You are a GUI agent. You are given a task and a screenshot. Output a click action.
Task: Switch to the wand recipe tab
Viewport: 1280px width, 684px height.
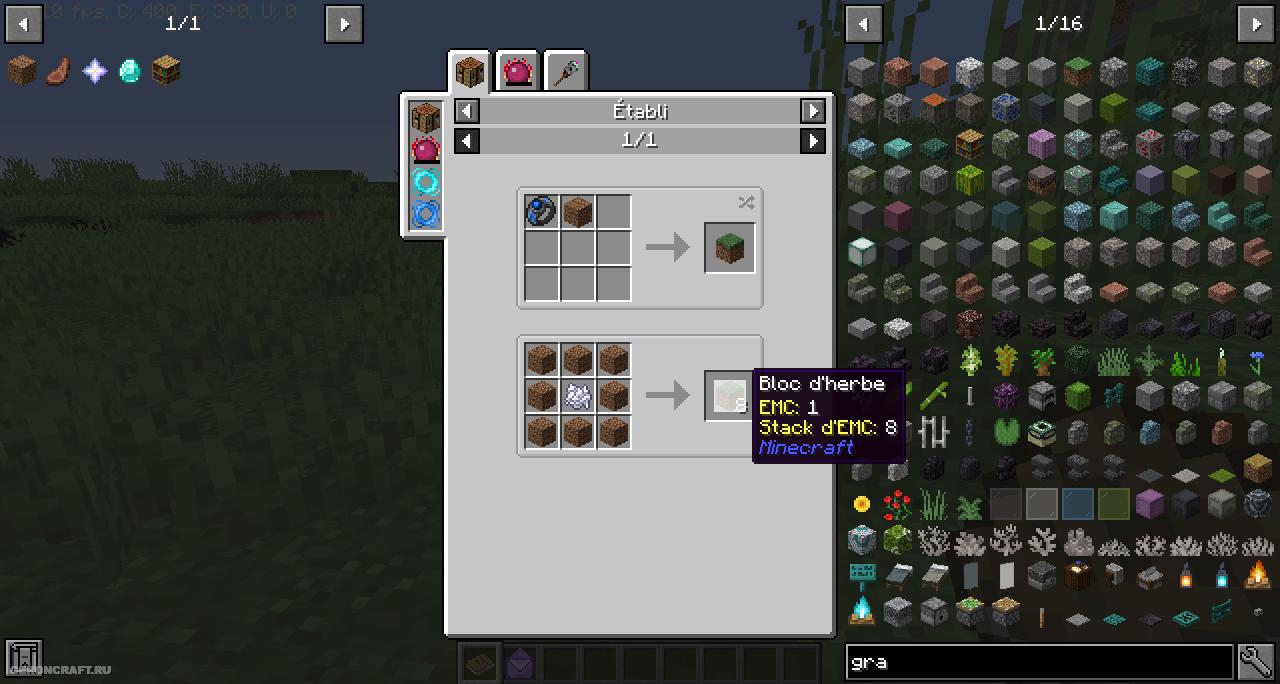(x=566, y=72)
